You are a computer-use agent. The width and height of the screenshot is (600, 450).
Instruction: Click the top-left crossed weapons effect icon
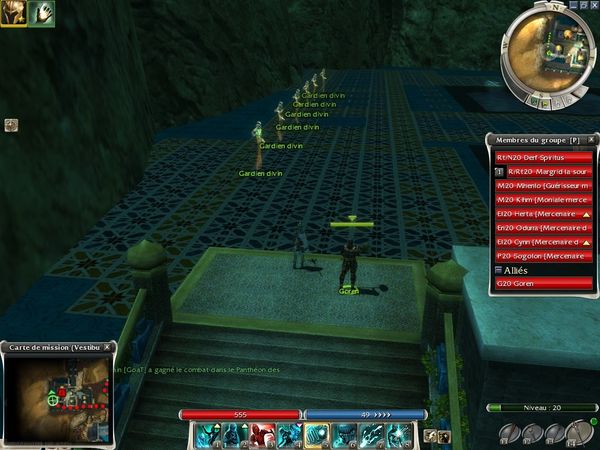coord(13,13)
